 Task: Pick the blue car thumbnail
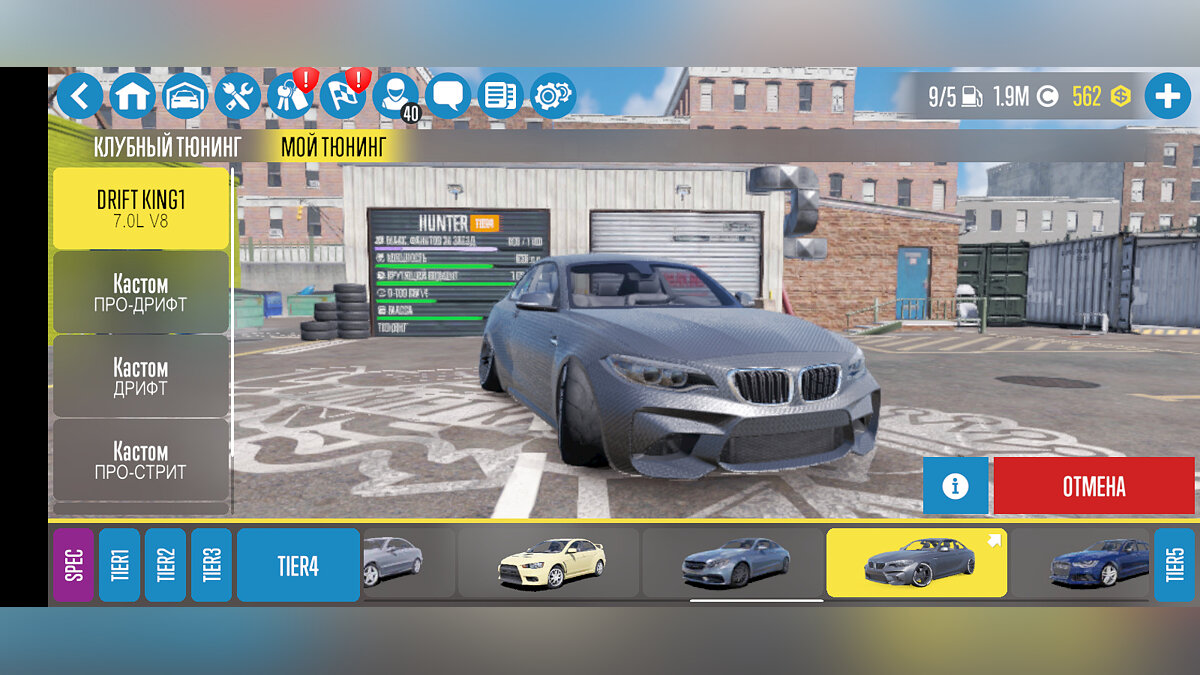(1098, 563)
